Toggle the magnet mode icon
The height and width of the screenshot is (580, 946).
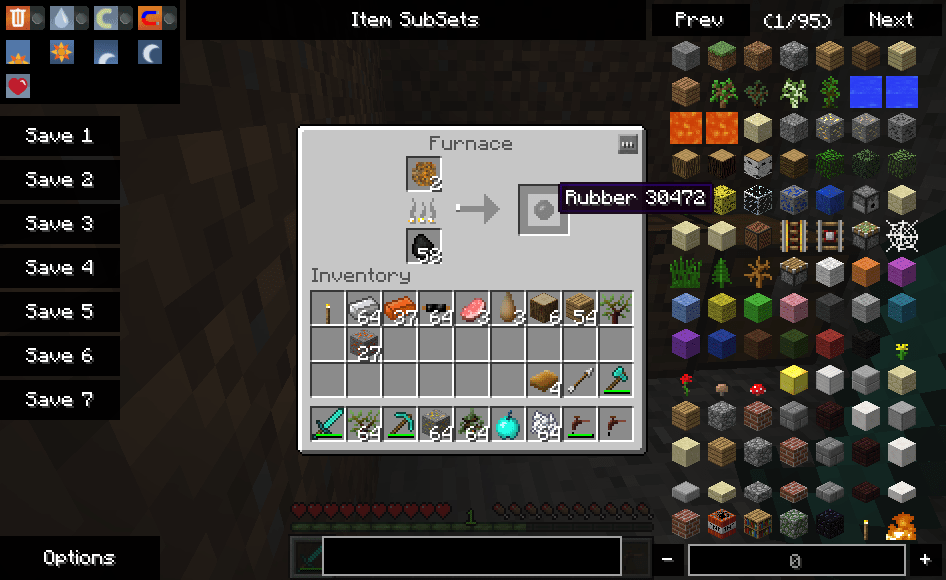(x=150, y=18)
